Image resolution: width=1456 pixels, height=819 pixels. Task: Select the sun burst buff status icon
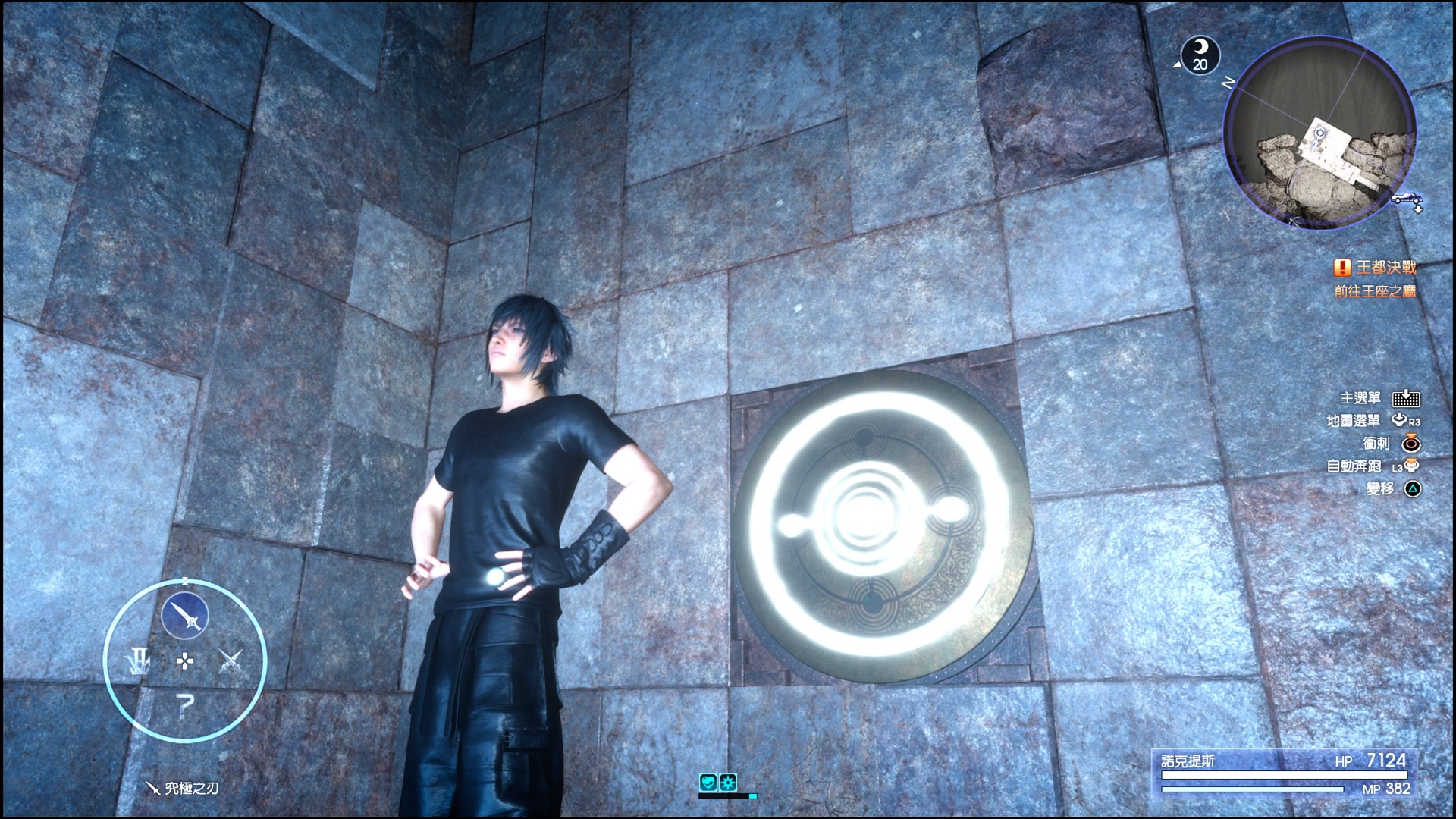click(728, 782)
